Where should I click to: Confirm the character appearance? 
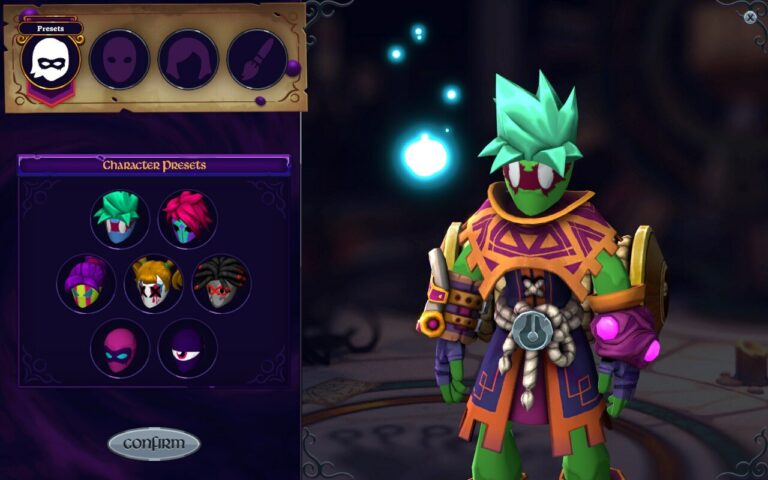point(154,443)
